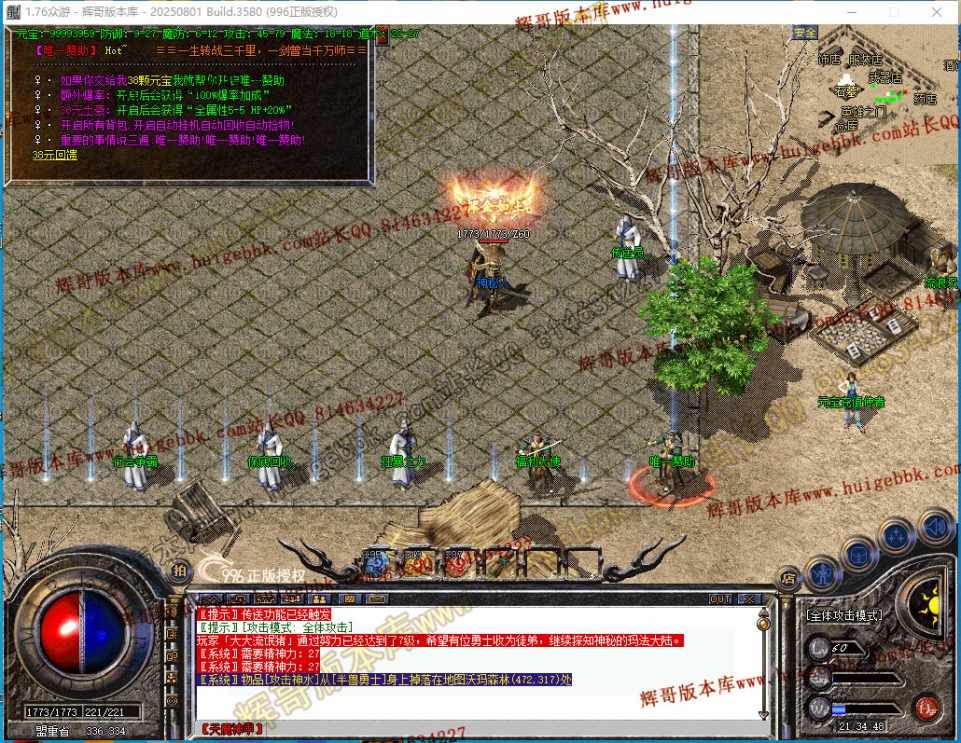Open the 店 shop button
Viewport: 961px width, 743px height.
point(789,576)
